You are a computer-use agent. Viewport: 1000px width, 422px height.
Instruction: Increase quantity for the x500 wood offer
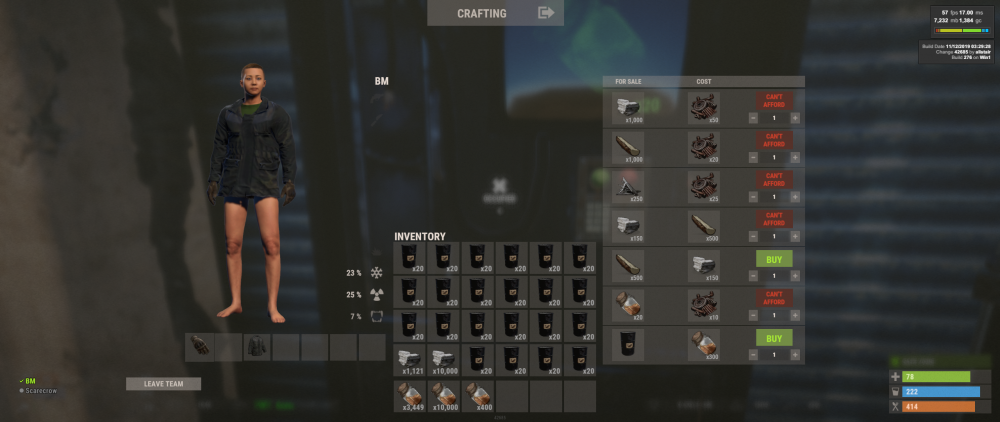795,275
